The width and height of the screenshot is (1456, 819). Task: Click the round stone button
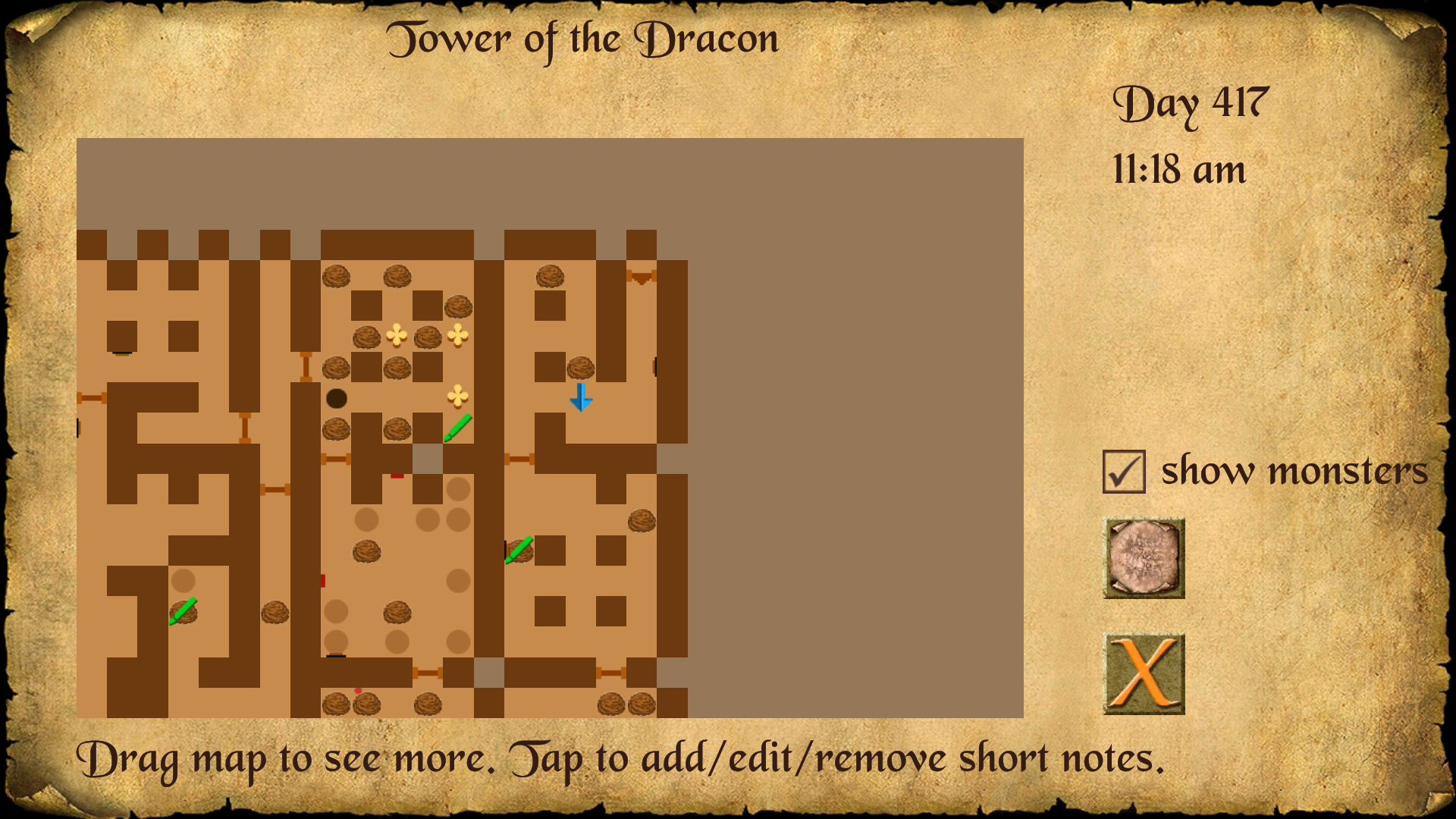point(1144,558)
